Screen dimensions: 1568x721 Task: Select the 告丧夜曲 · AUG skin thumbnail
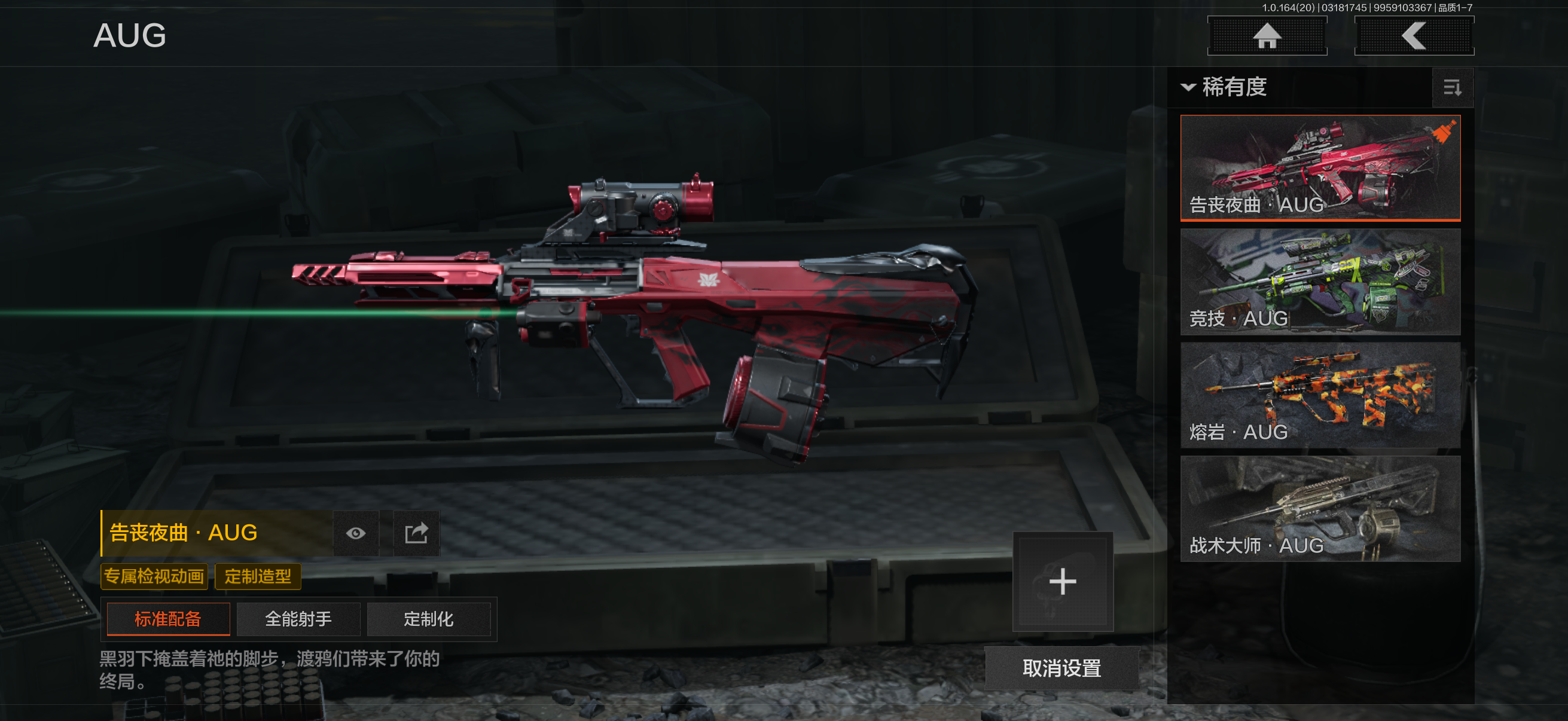1320,167
